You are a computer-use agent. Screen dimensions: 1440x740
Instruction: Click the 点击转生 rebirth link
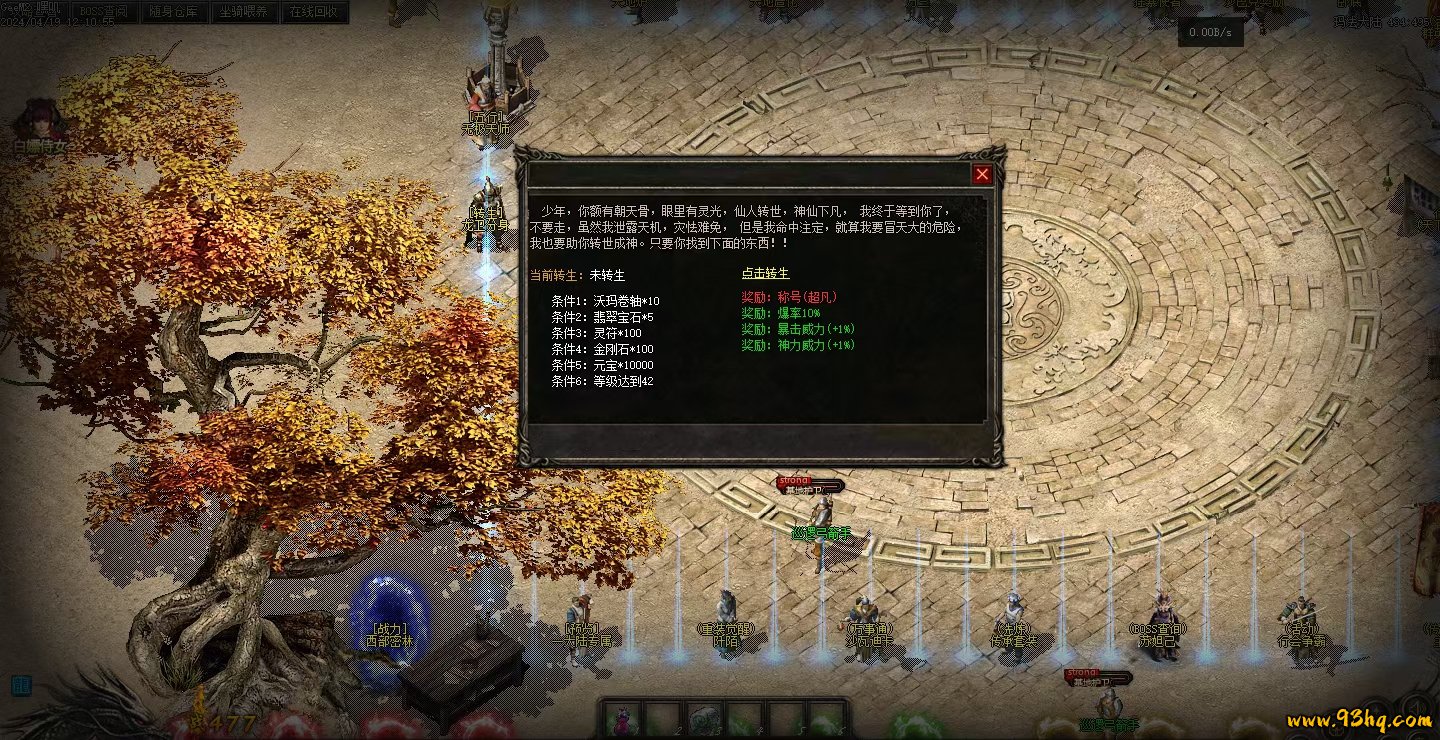coord(765,273)
